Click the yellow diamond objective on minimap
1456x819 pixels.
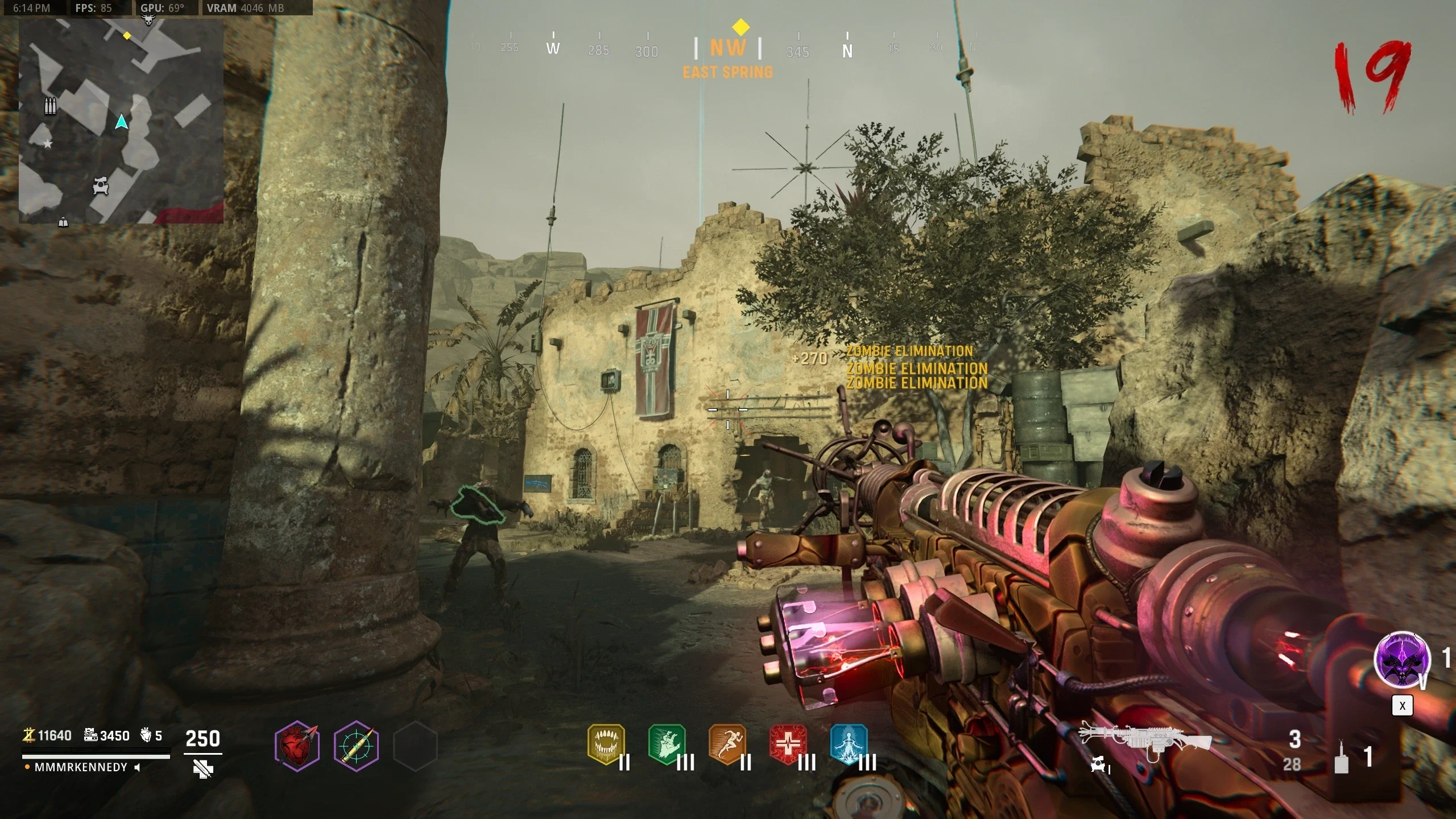pyautogui.click(x=127, y=36)
